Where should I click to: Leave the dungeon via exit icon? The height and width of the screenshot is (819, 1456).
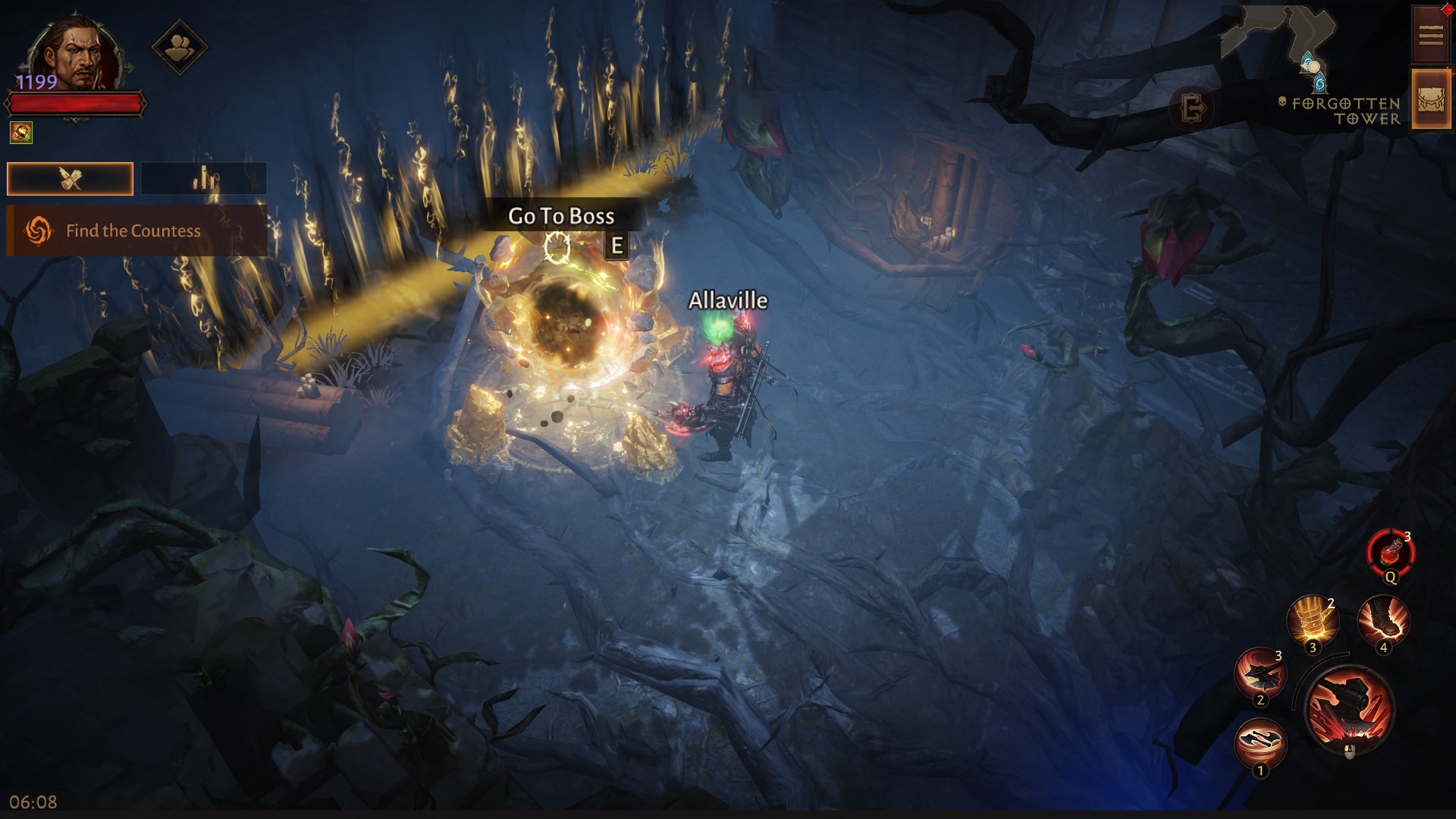tap(1193, 109)
